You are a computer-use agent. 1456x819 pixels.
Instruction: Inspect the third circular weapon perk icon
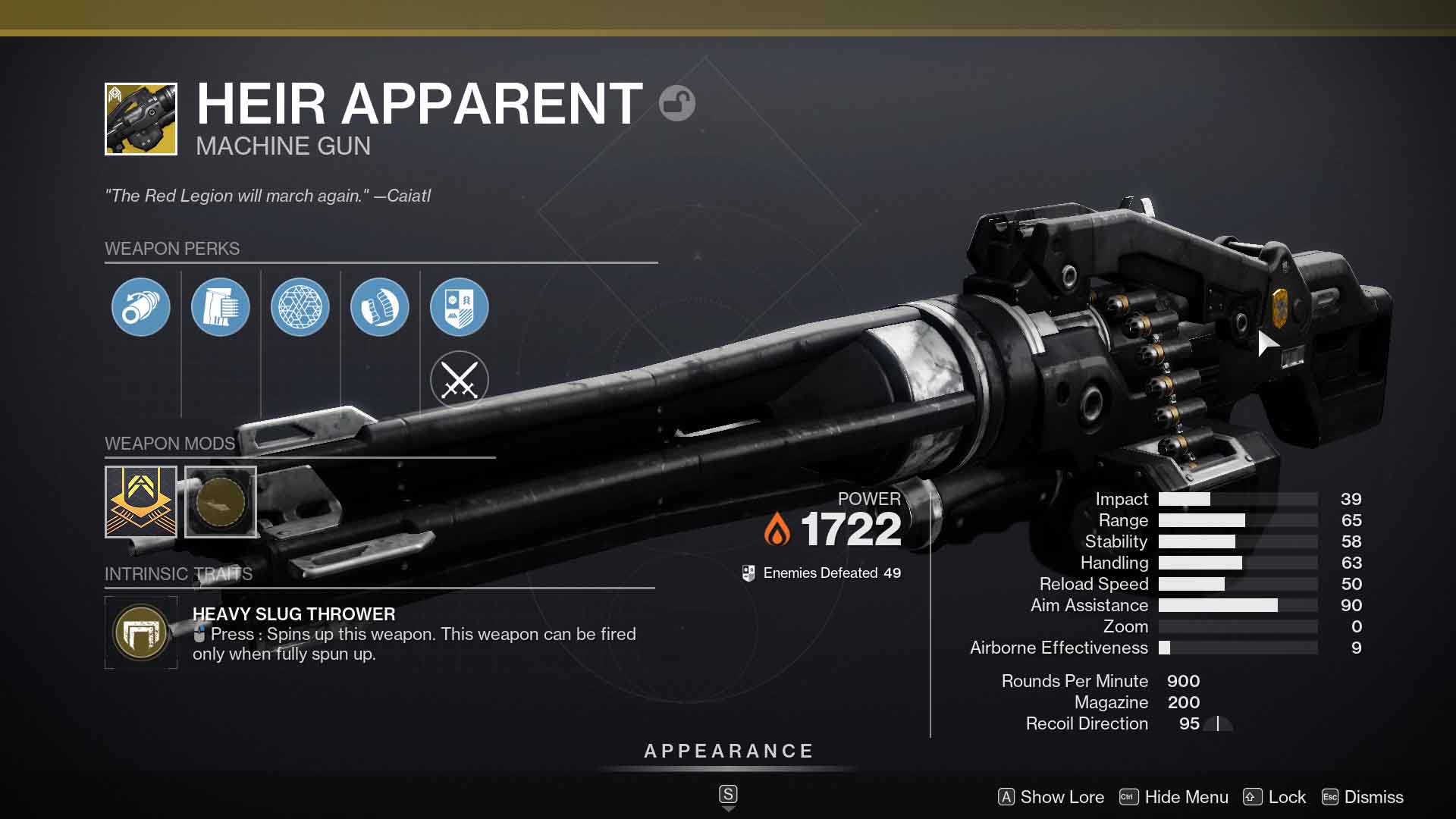(300, 306)
